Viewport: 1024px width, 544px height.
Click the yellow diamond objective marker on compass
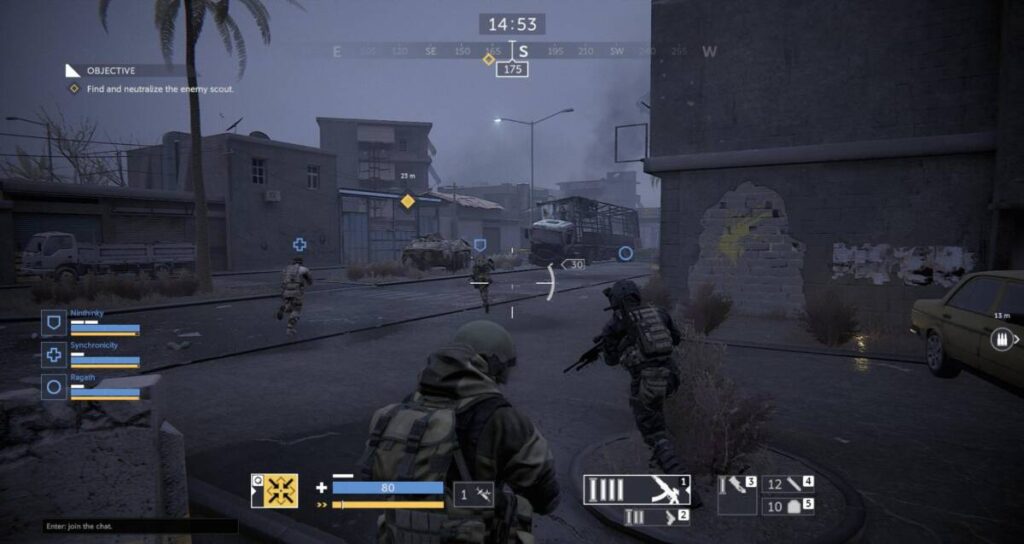(x=488, y=60)
